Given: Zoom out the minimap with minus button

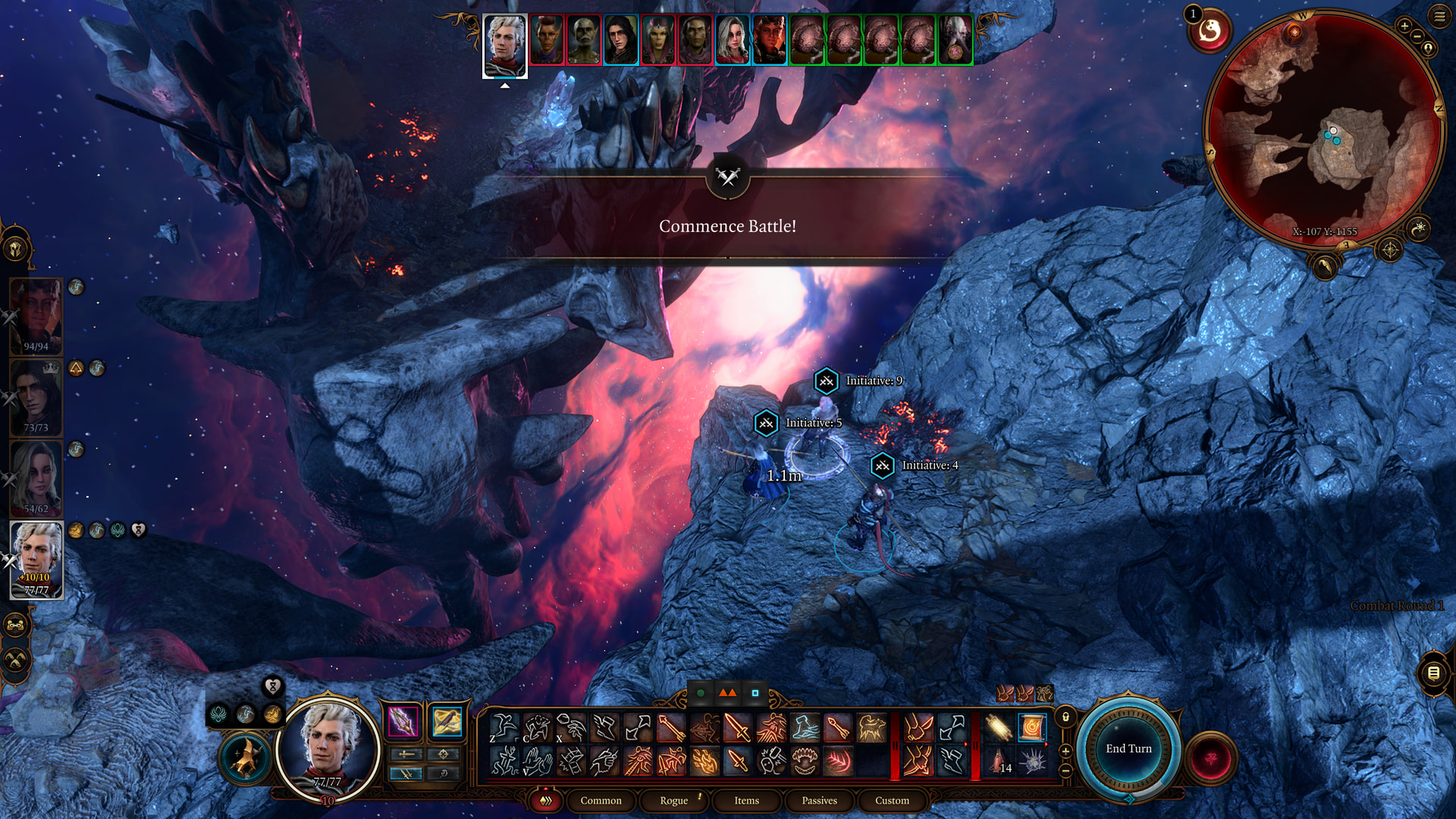Looking at the screenshot, I should [x=1417, y=36].
